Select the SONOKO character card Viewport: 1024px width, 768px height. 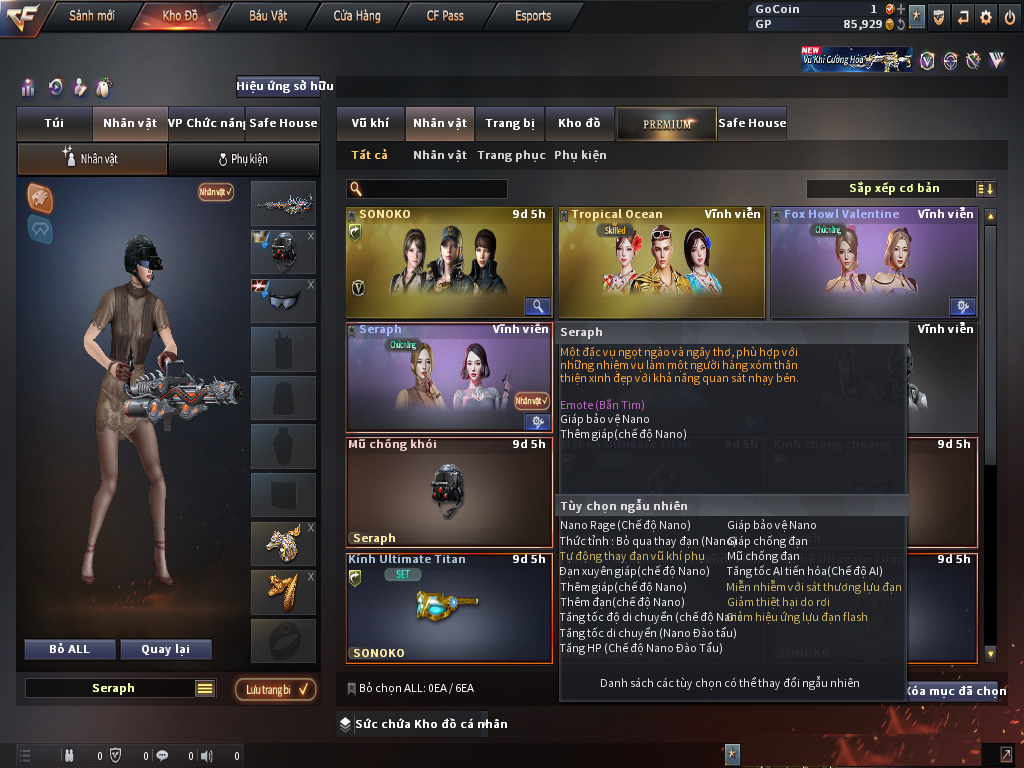coord(449,262)
